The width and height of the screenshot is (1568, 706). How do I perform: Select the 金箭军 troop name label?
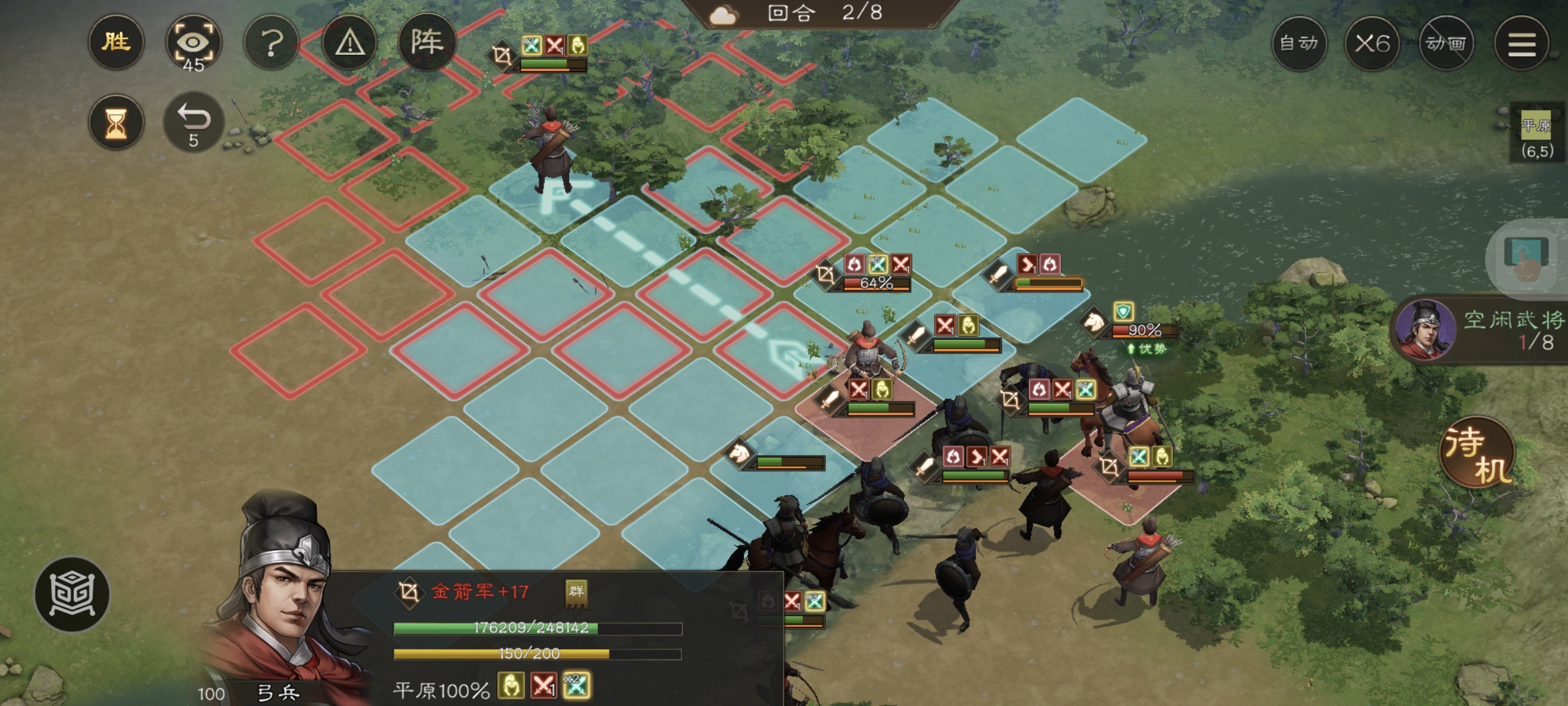pos(479,592)
